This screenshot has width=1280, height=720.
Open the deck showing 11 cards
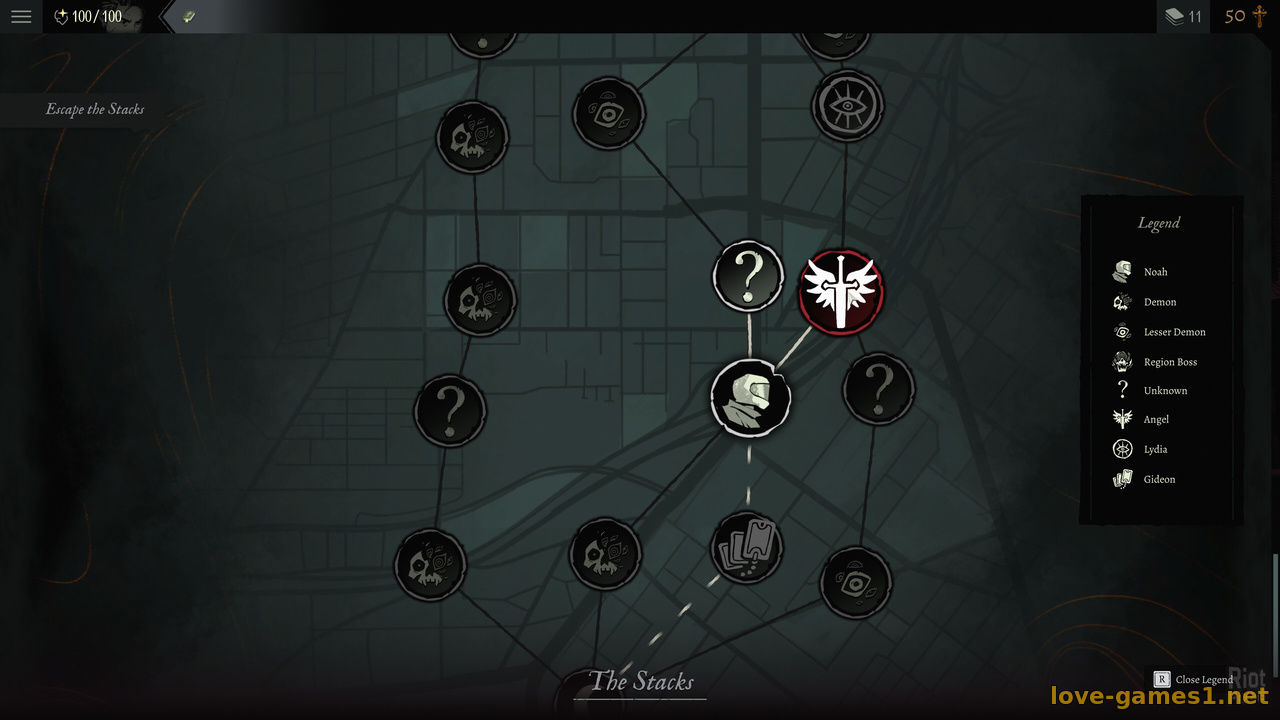click(x=1183, y=17)
